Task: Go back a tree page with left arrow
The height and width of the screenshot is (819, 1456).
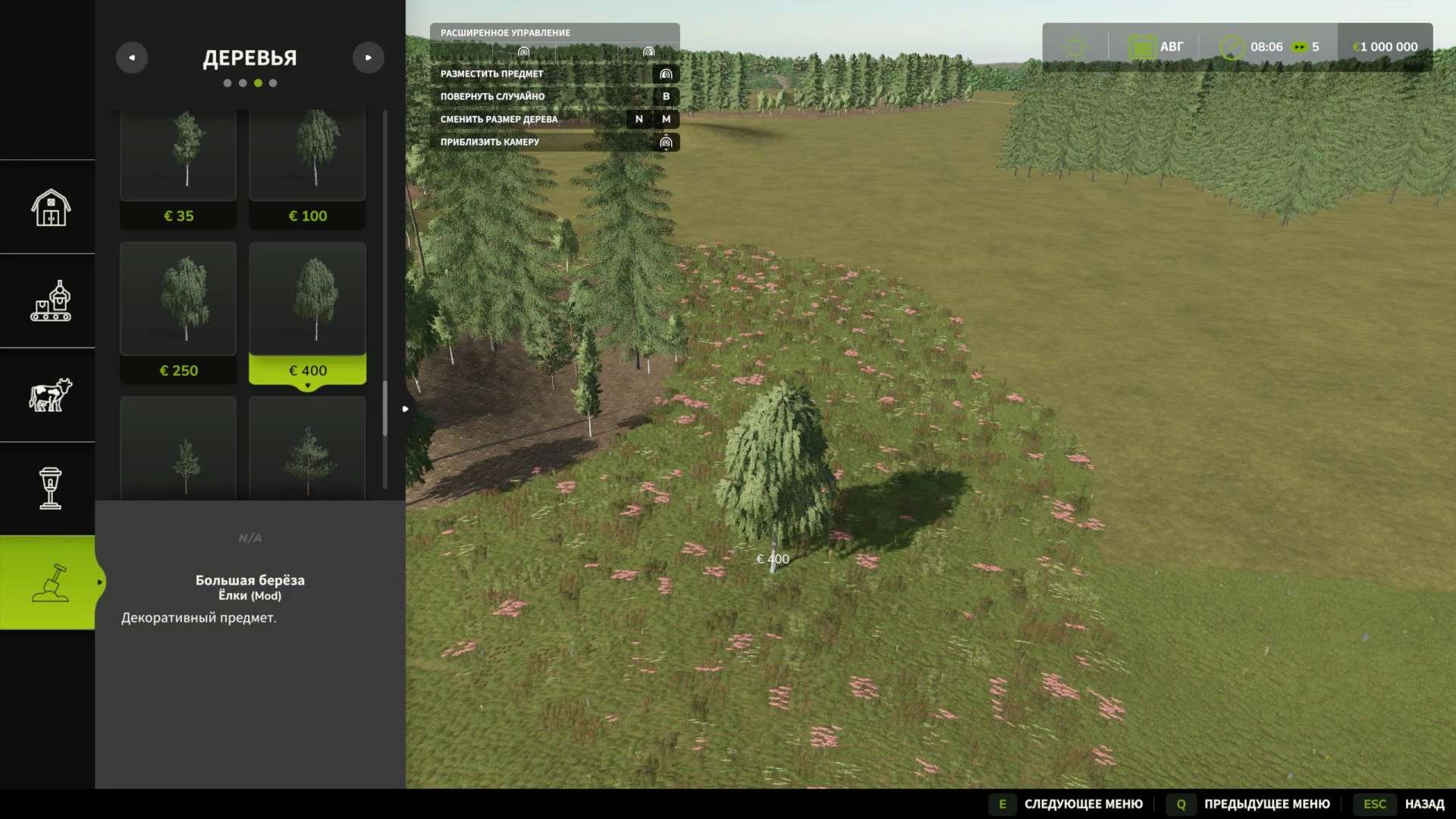Action: 132,57
